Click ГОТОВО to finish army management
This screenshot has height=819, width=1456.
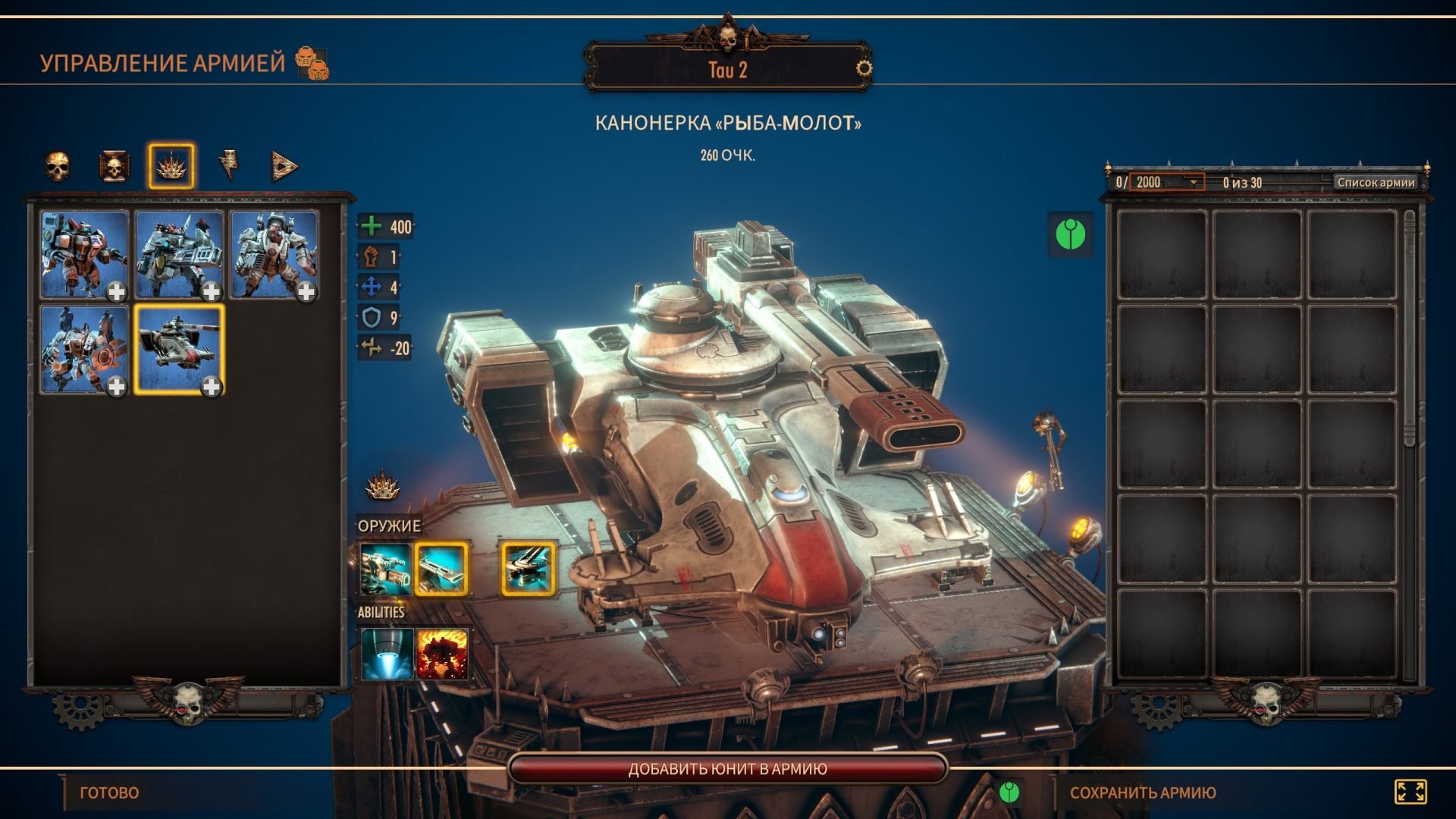(x=109, y=792)
